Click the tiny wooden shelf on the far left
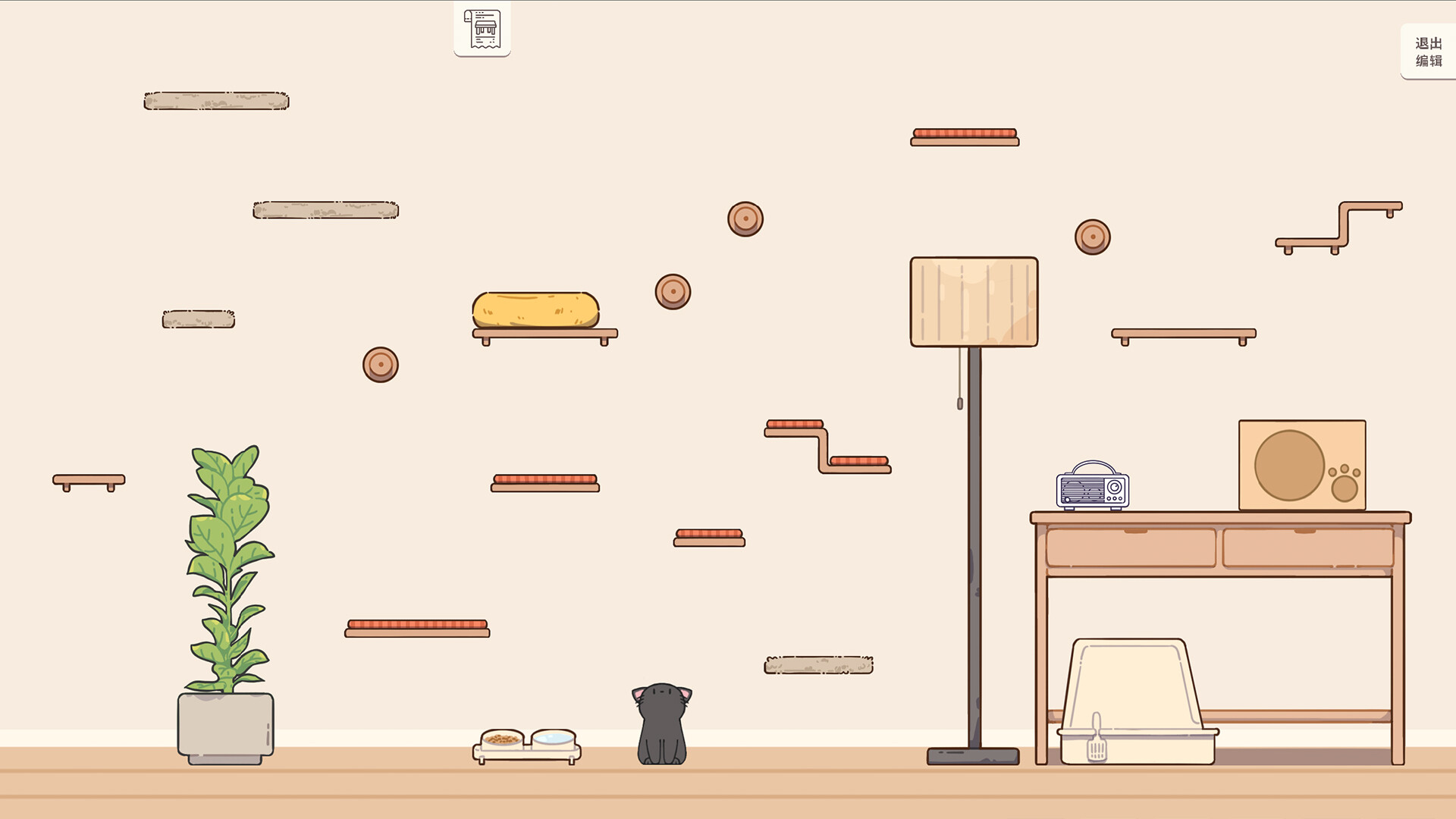This screenshot has height=819, width=1456. coord(87,480)
